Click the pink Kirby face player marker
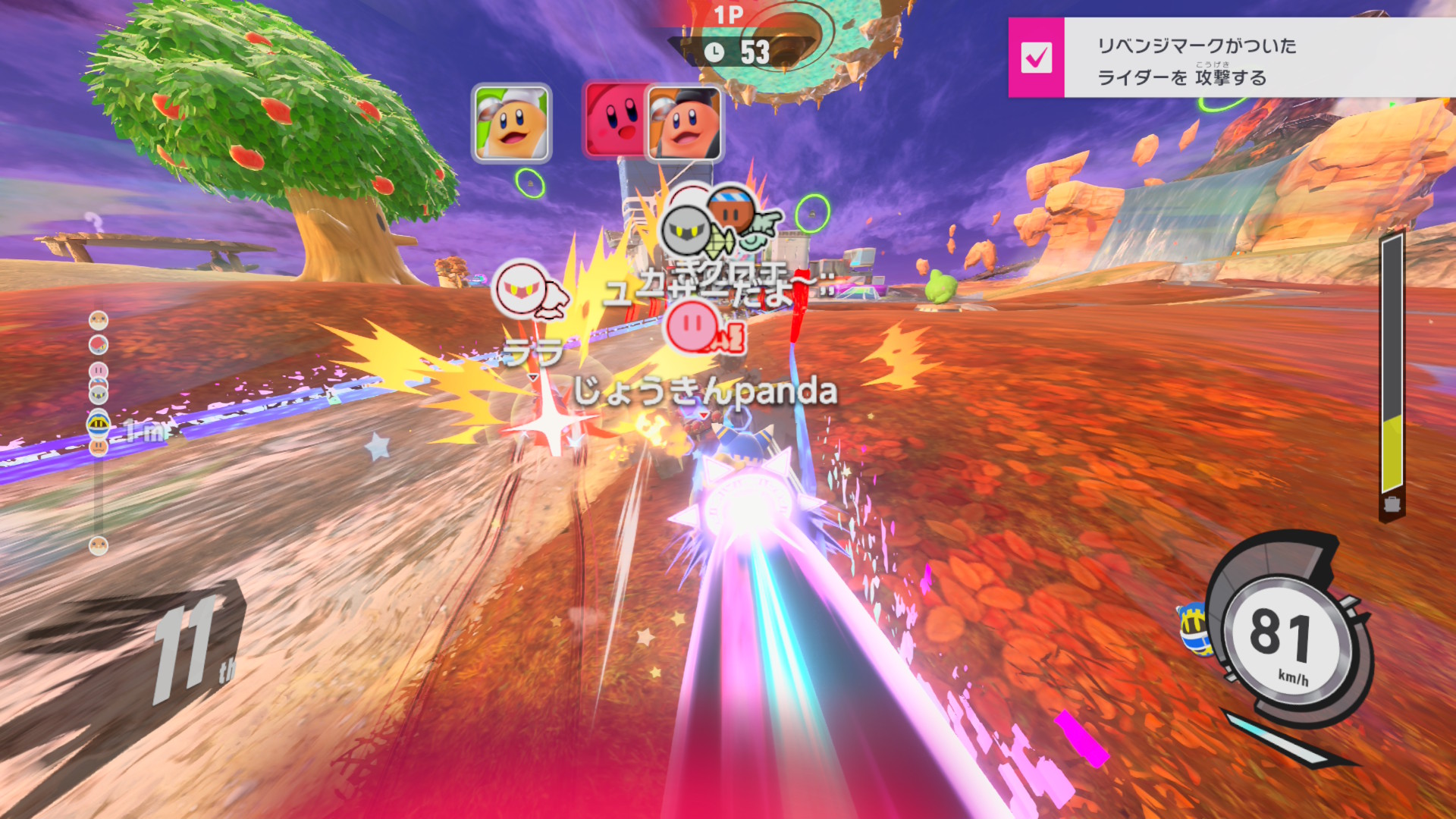The image size is (1456, 819). click(692, 325)
